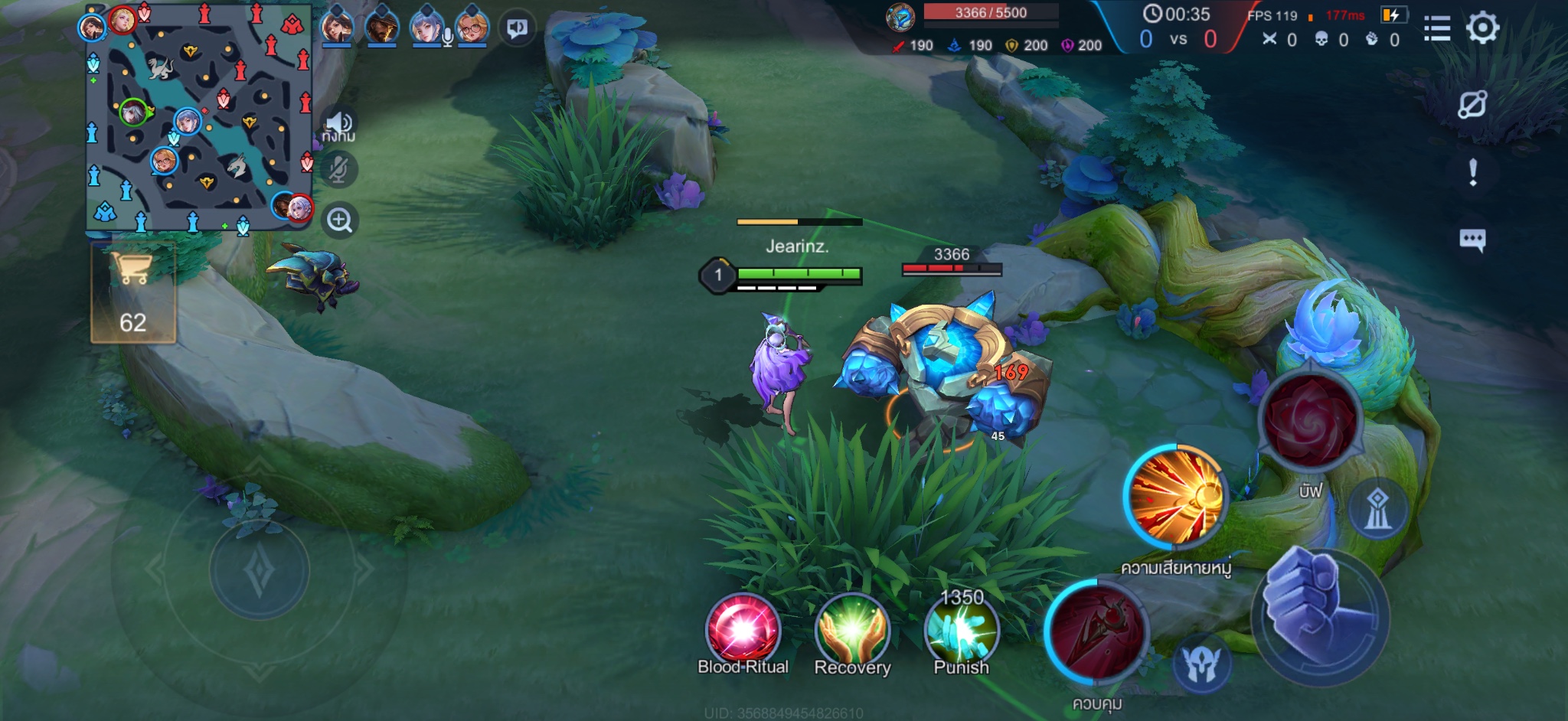
Task: Cast the red rose buff skill
Action: (x=1311, y=420)
